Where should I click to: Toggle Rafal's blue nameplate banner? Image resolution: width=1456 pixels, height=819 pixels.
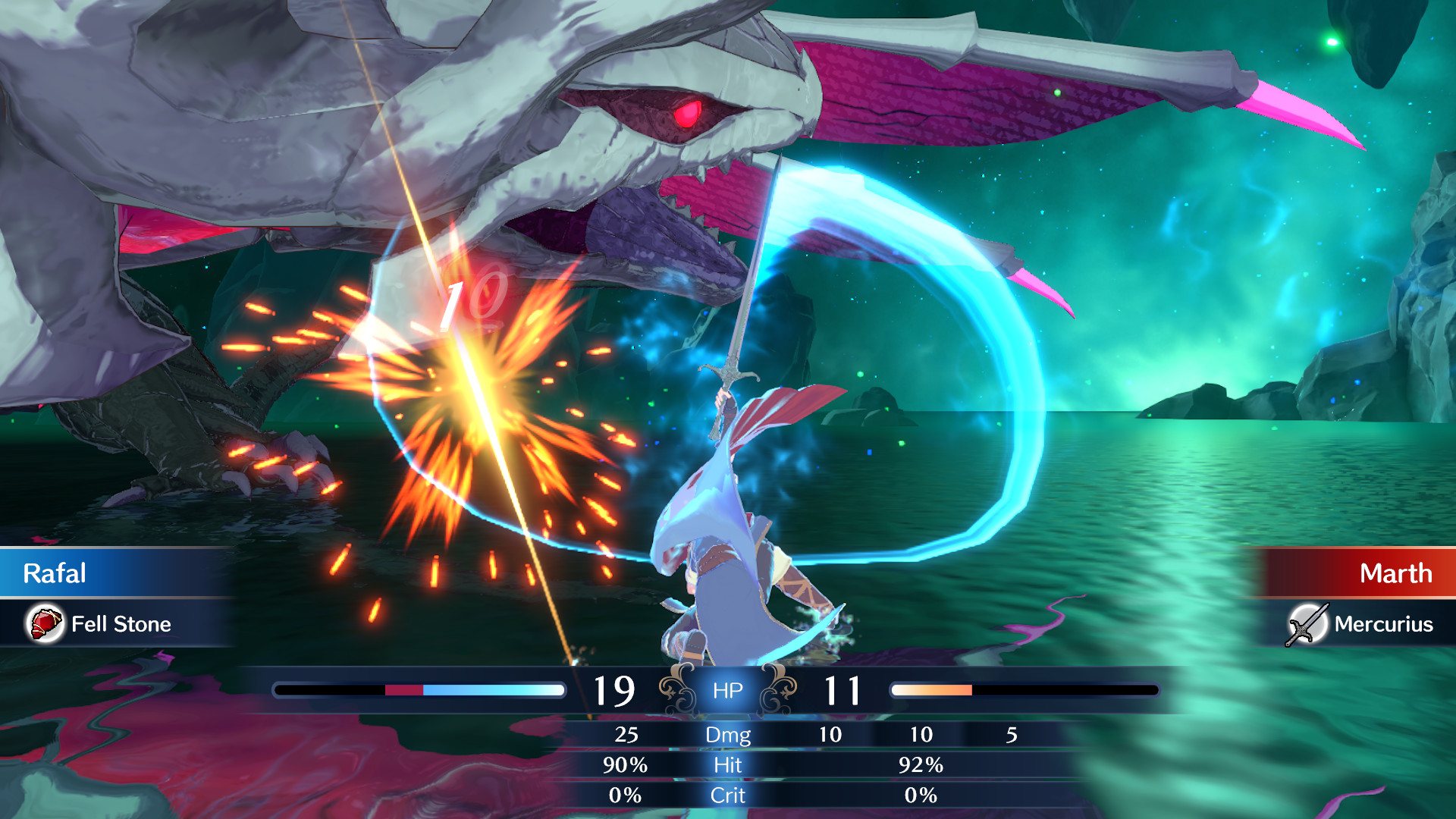click(x=114, y=573)
